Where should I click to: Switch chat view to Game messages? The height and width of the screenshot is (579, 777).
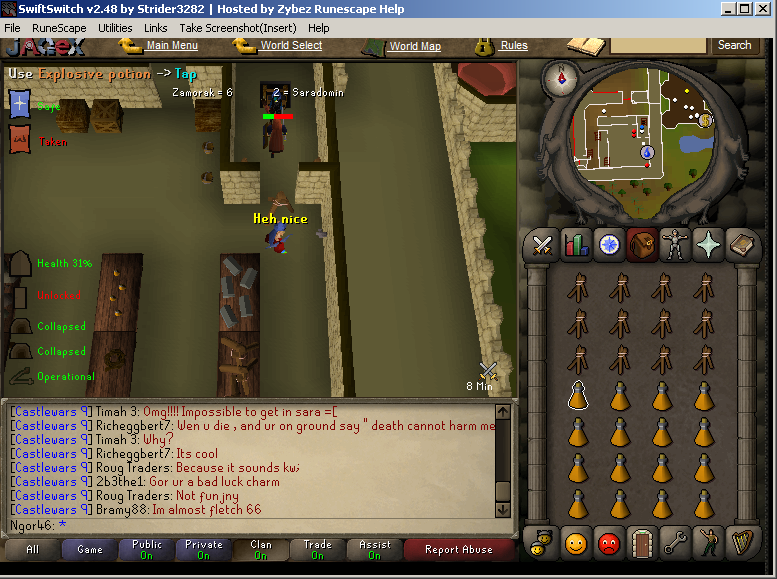pyautogui.click(x=90, y=549)
